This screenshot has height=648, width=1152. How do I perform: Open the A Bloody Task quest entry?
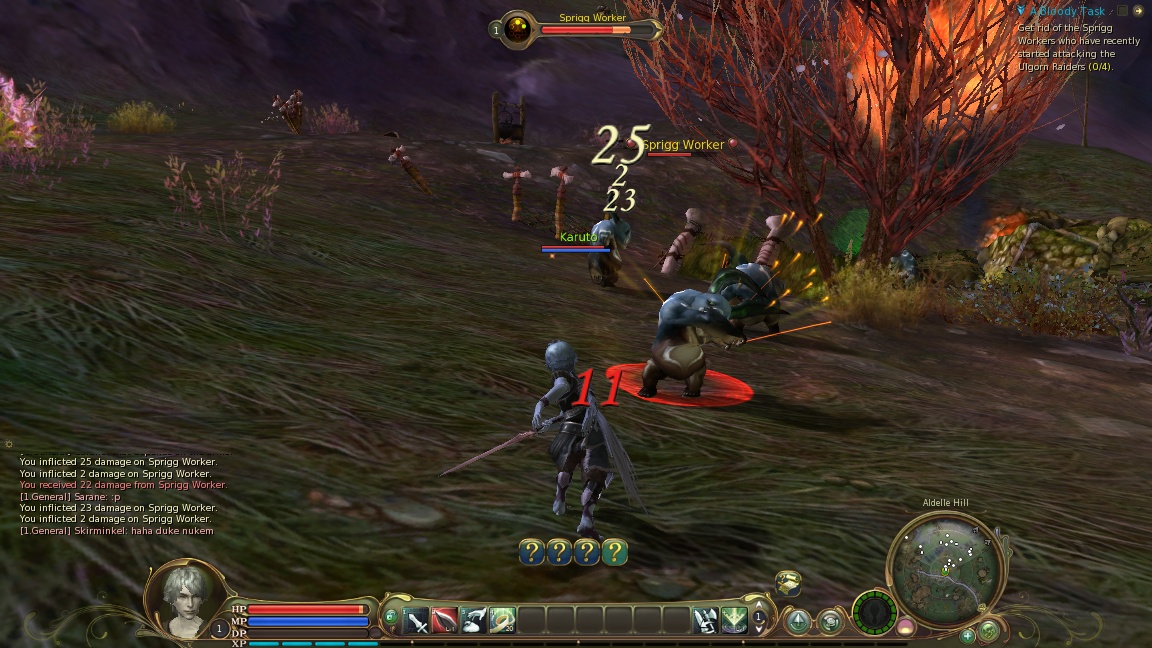coord(1067,11)
